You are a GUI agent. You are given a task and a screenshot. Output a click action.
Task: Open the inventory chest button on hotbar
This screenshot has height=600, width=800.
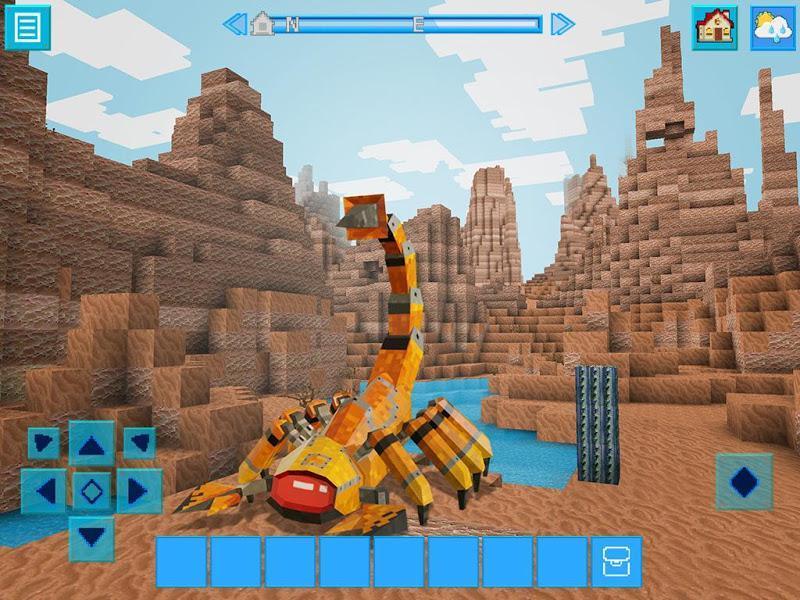pos(616,561)
